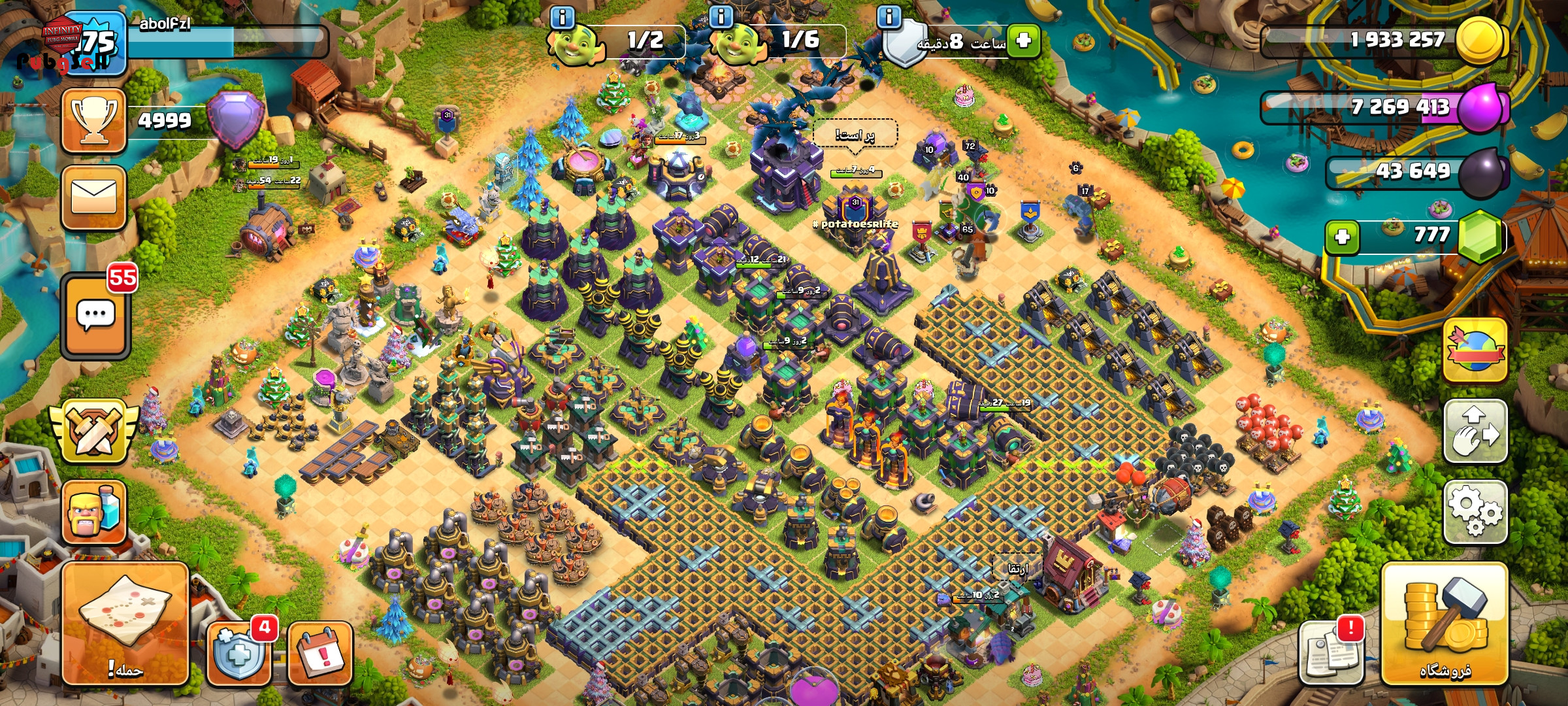1568x706 pixels.
Task: Add gems with the green plus
Action: click(x=1343, y=236)
